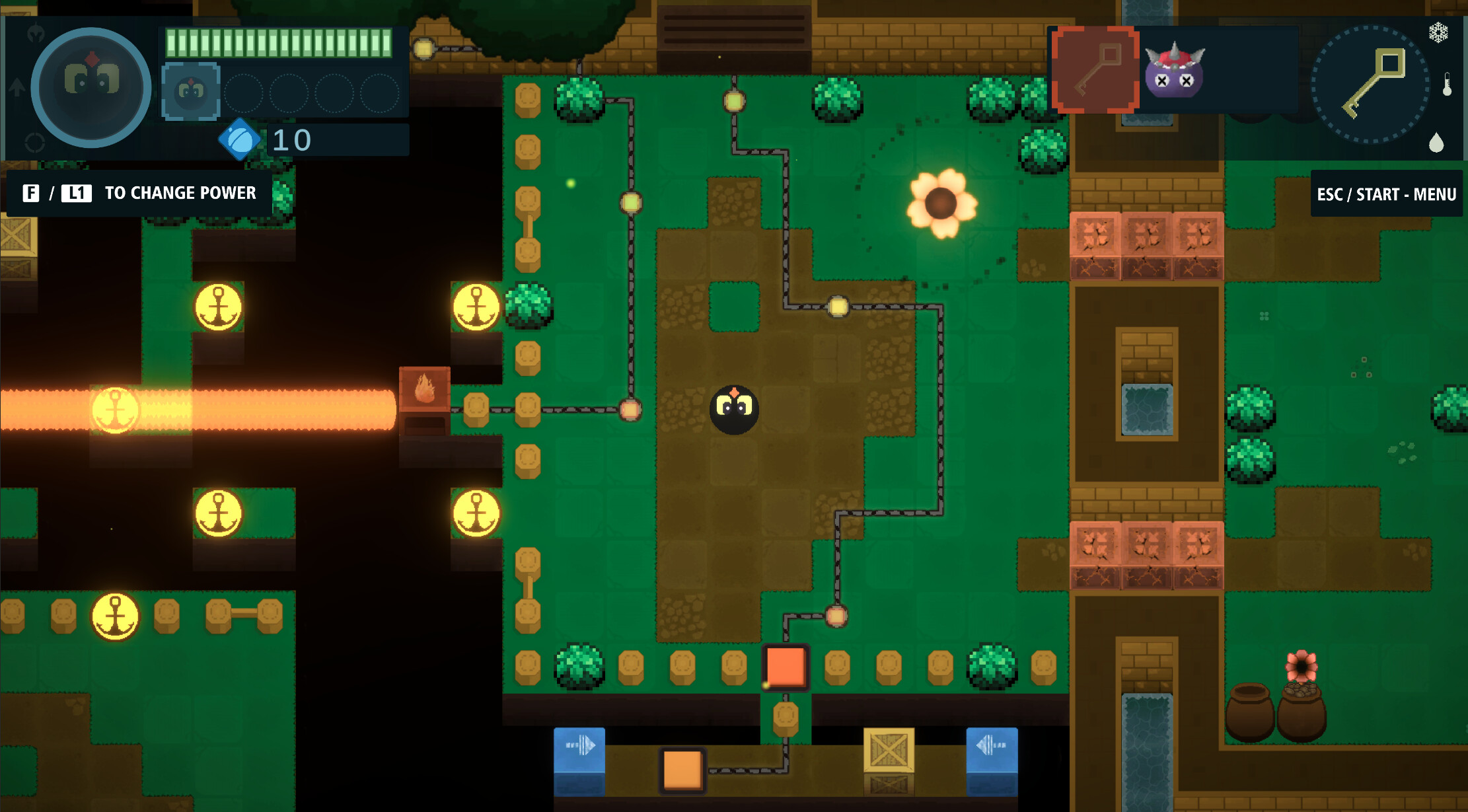The image size is (1468, 812).
Task: Click the defeated enemy skull icon
Action: point(1175,74)
